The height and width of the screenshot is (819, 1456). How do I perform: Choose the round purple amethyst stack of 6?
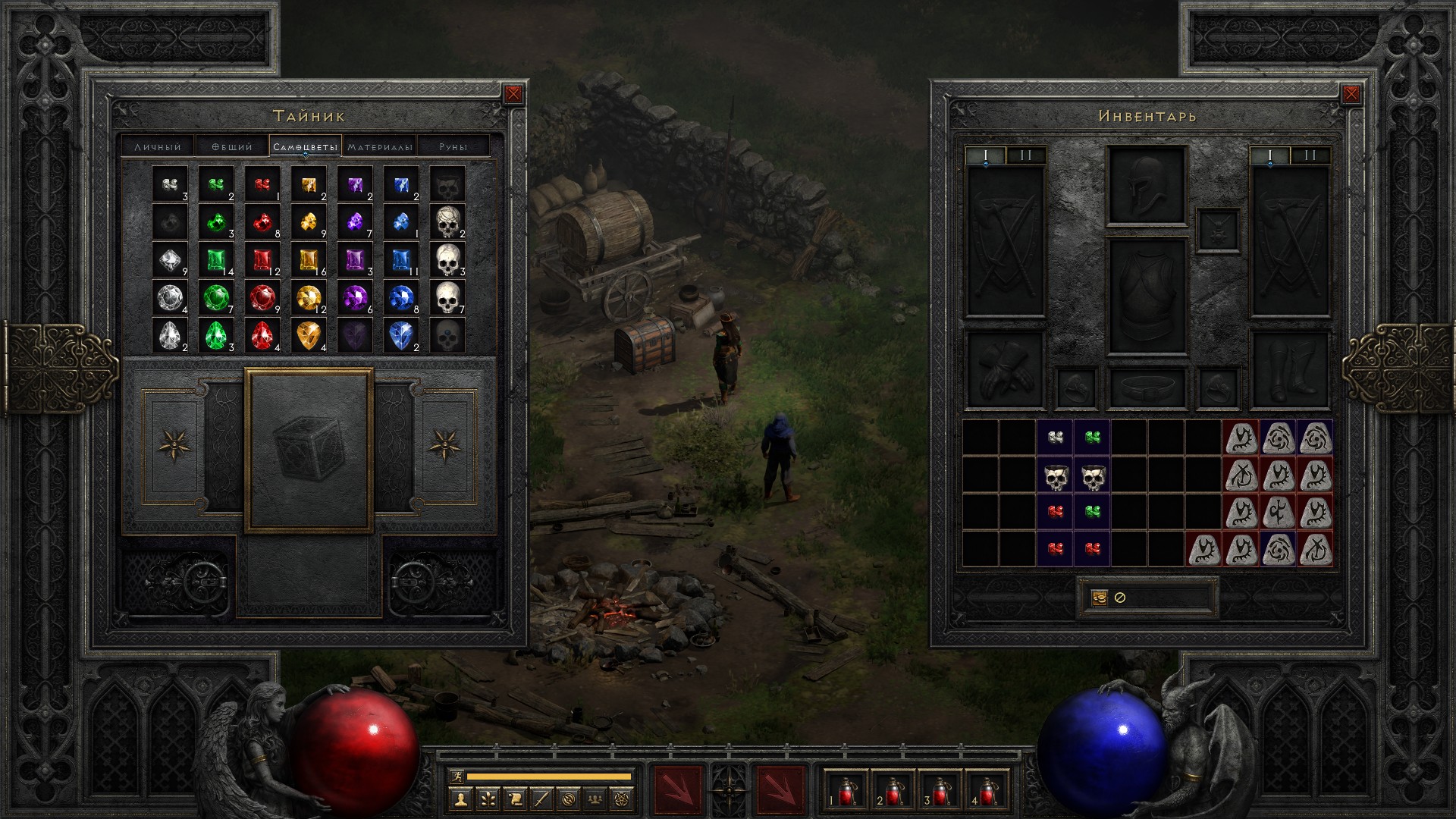click(x=355, y=297)
